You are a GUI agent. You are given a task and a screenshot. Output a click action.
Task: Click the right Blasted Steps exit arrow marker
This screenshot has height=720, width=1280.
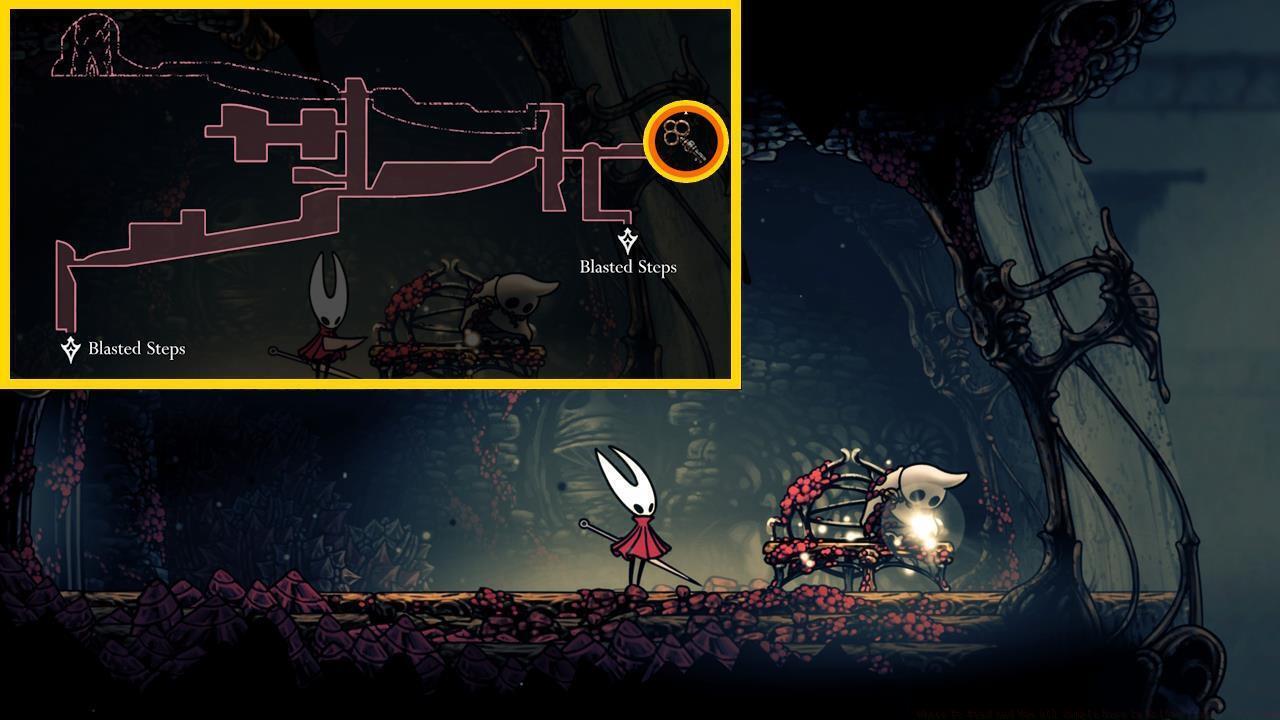pos(627,237)
